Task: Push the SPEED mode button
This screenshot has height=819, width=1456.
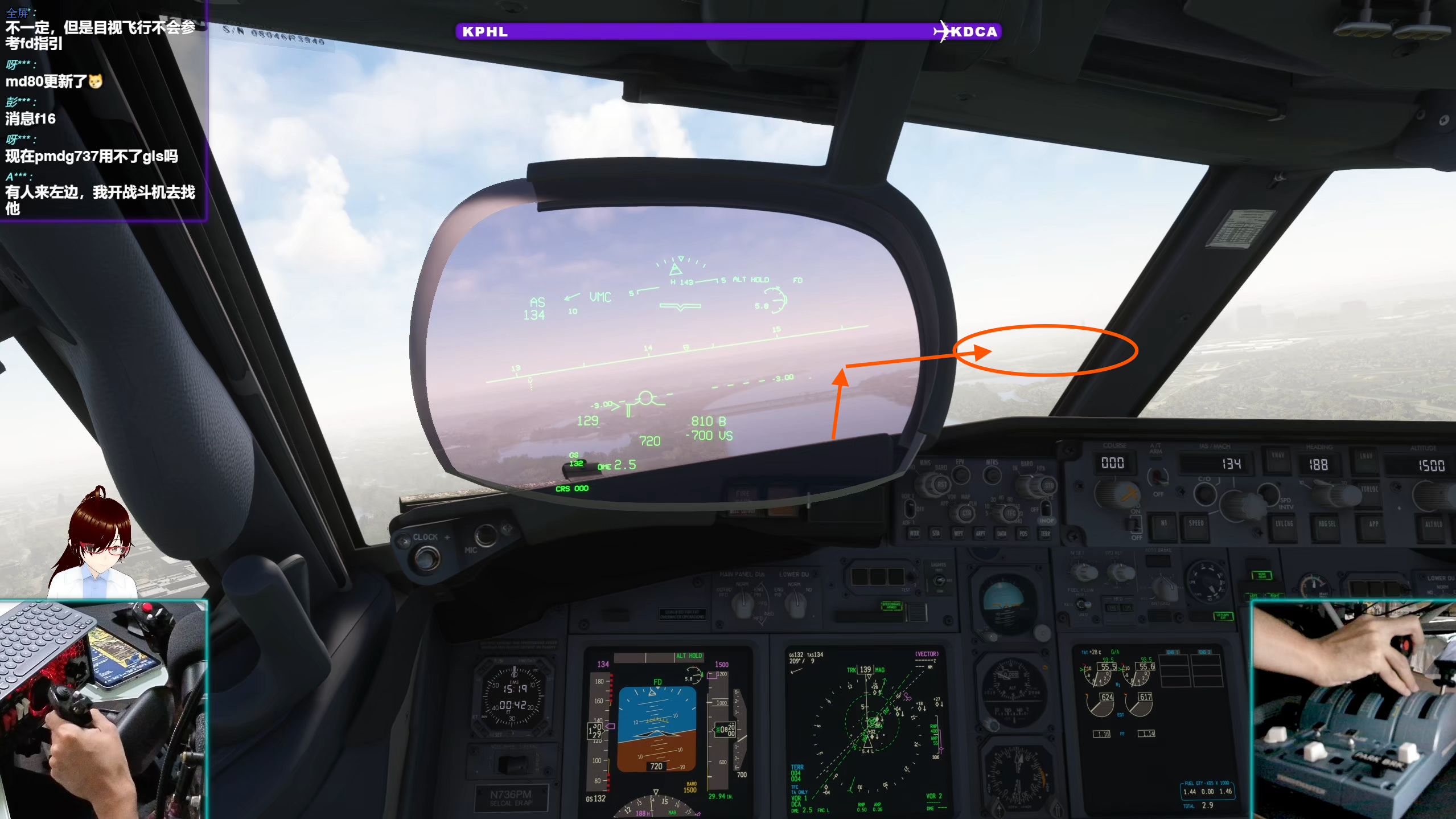Action: pyautogui.click(x=1196, y=524)
